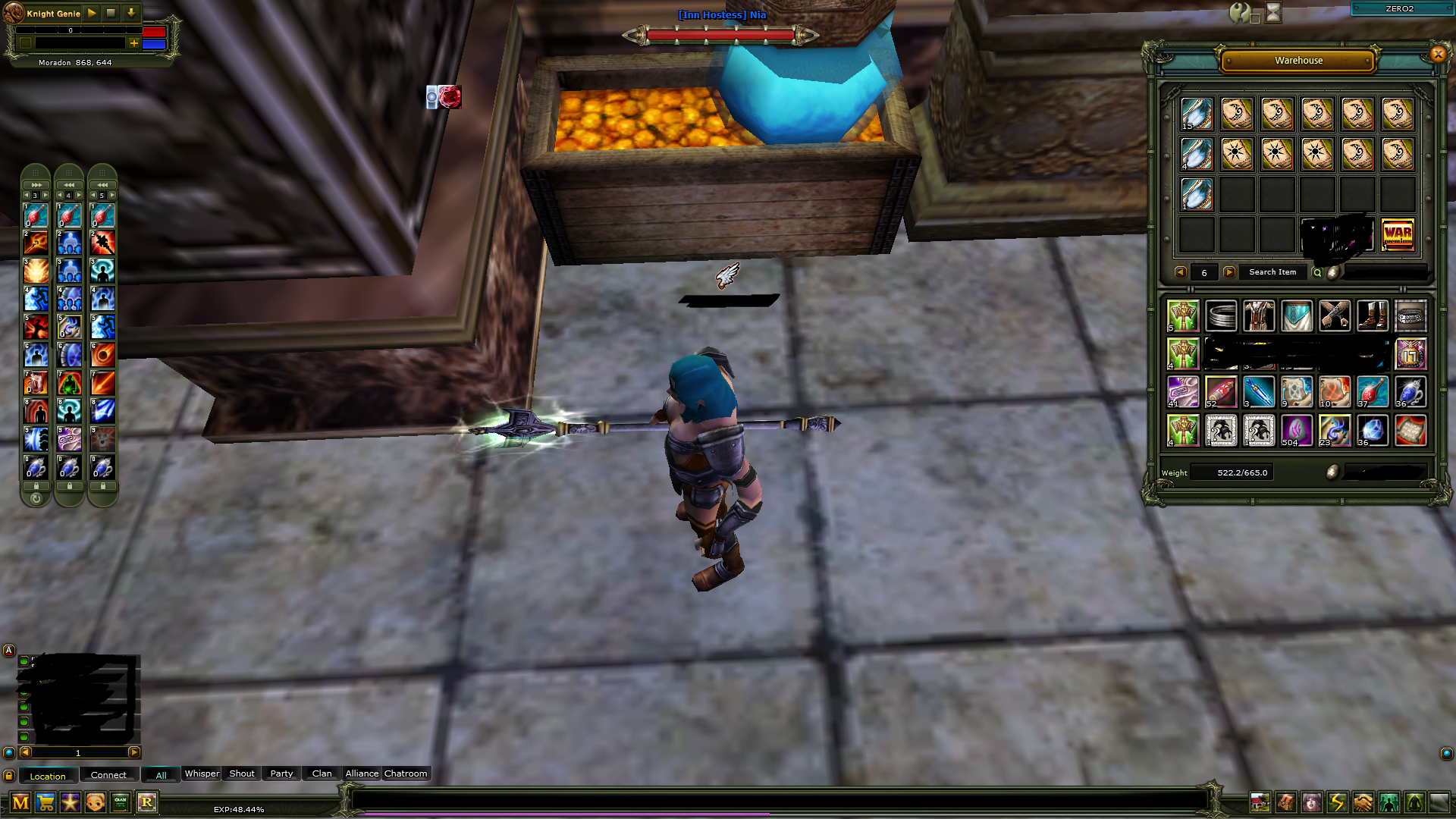This screenshot has height=819, width=1456.
Task: Go to the previous Warehouse page with left arrow
Action: tap(1180, 272)
